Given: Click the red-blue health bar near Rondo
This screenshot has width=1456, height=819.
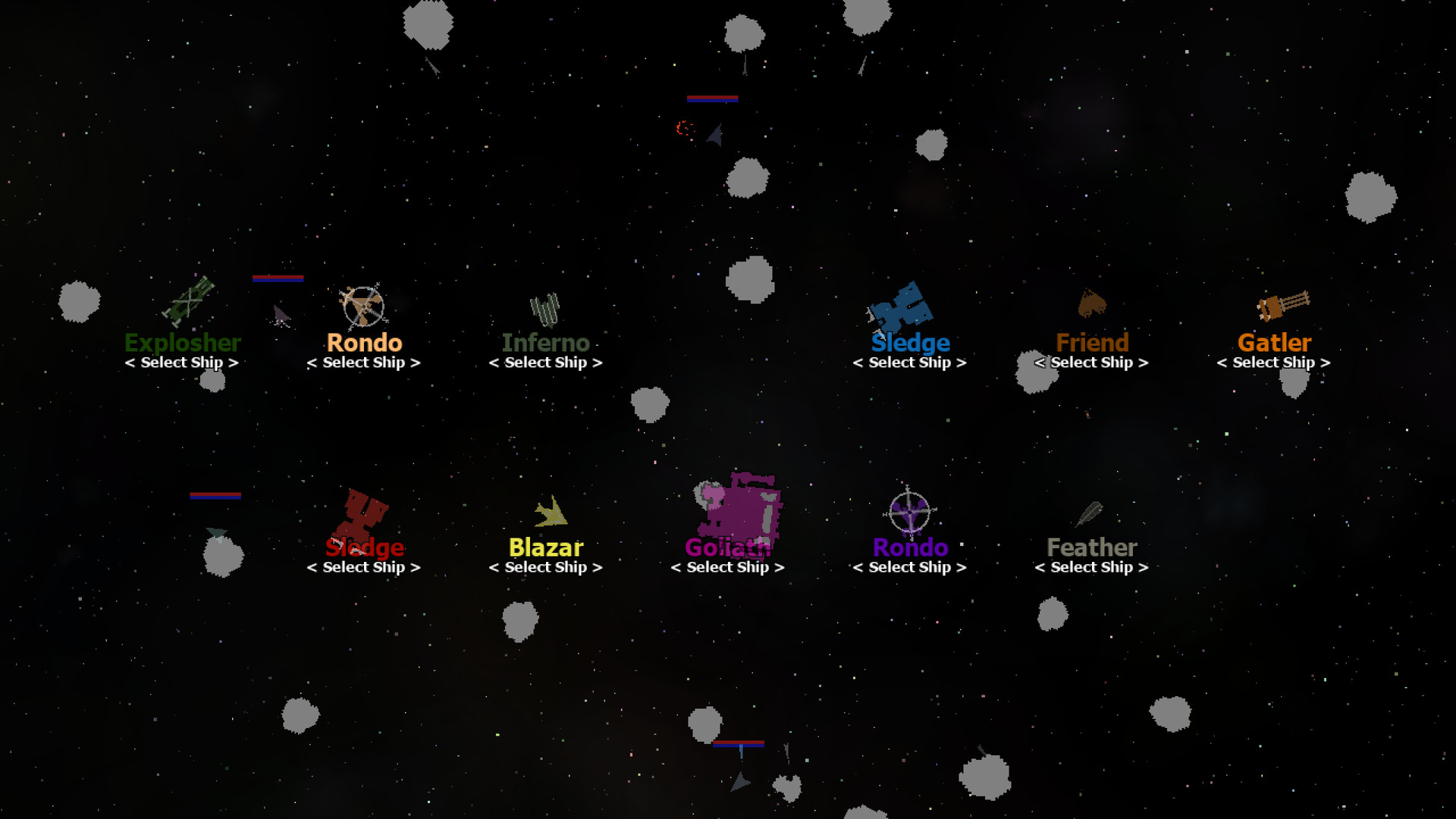Looking at the screenshot, I should [278, 278].
